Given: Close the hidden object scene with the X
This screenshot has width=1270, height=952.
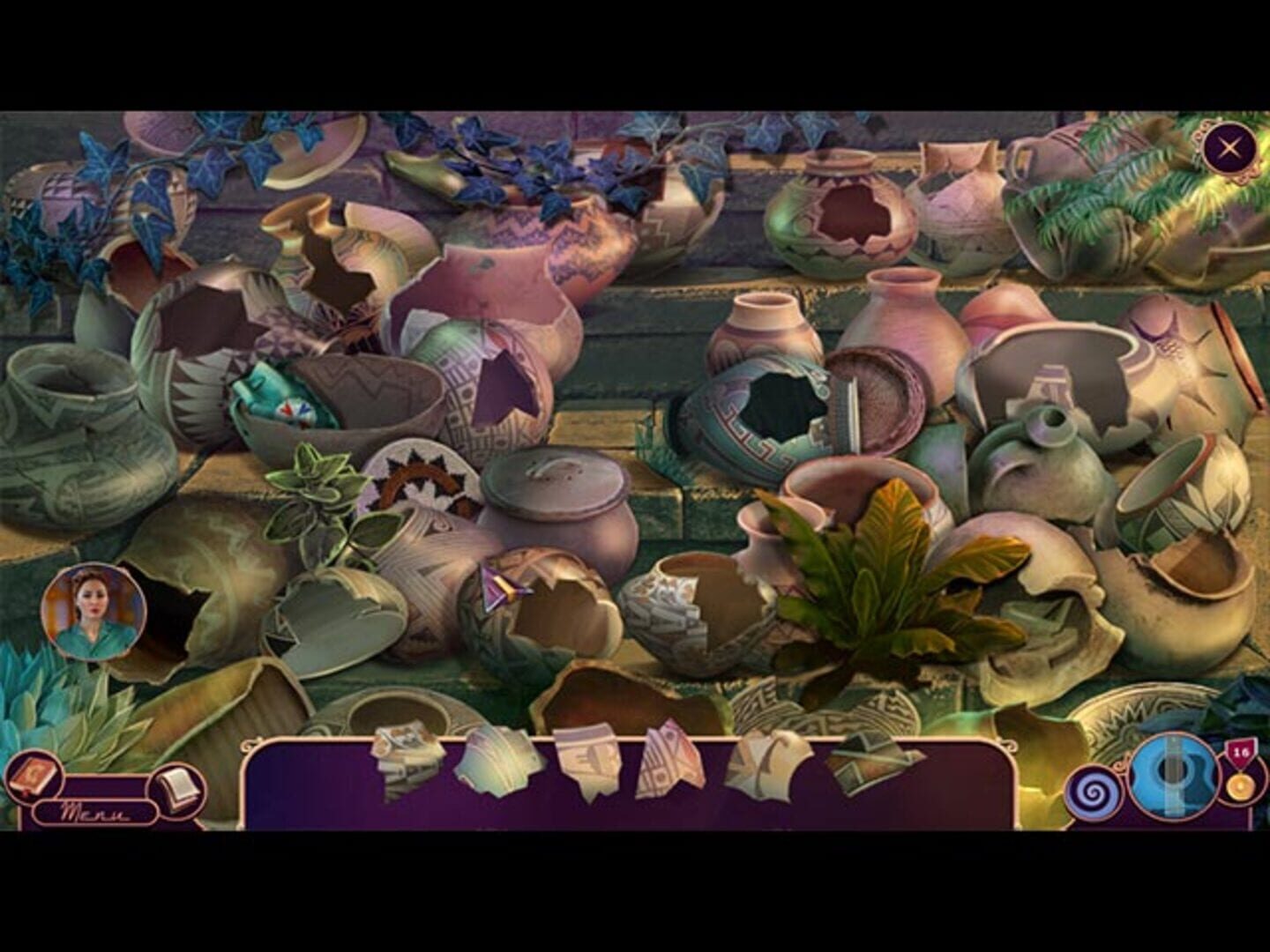Looking at the screenshot, I should pos(1229,148).
